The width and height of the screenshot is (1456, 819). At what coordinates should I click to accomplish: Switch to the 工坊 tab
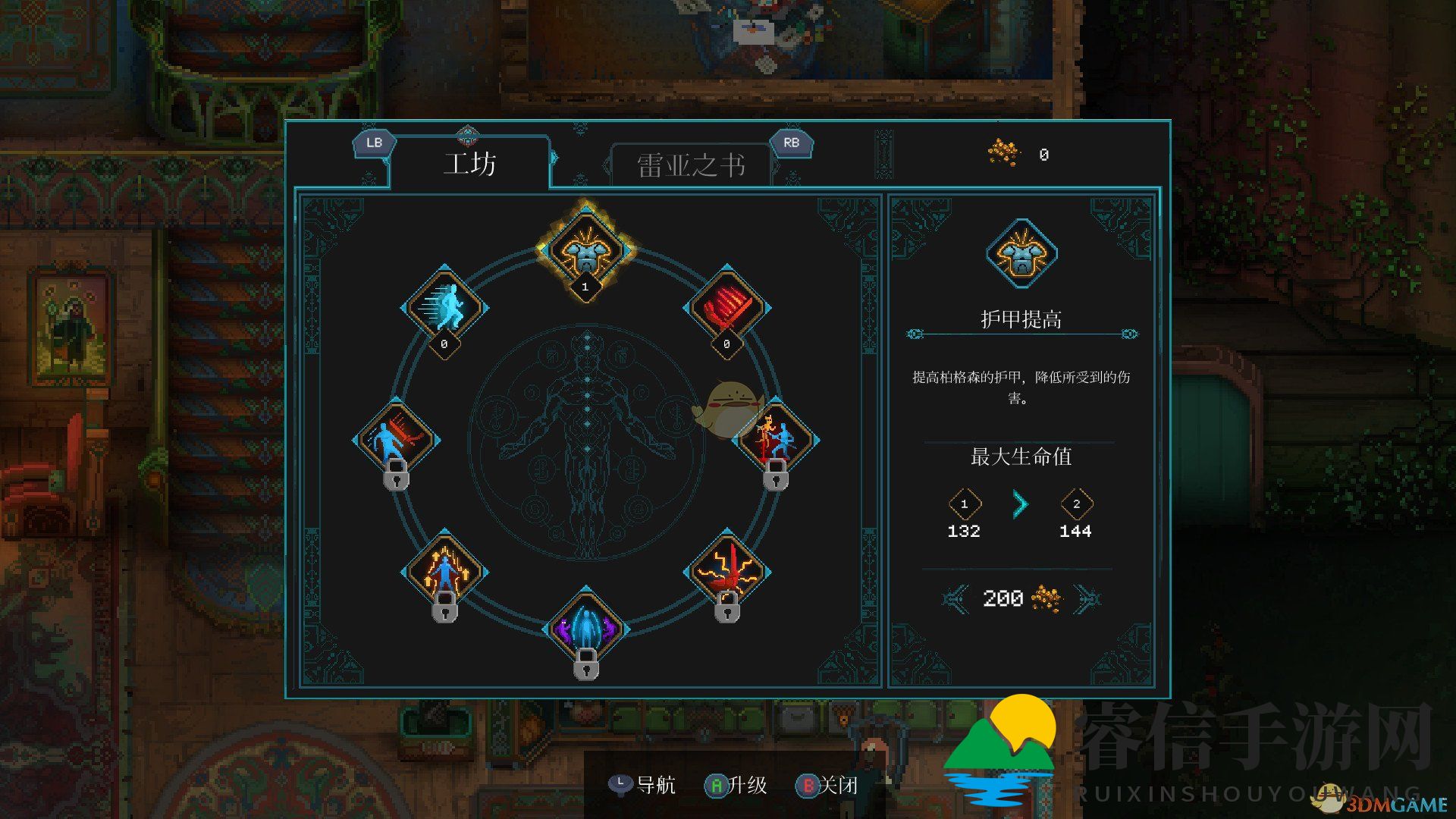coord(469,164)
